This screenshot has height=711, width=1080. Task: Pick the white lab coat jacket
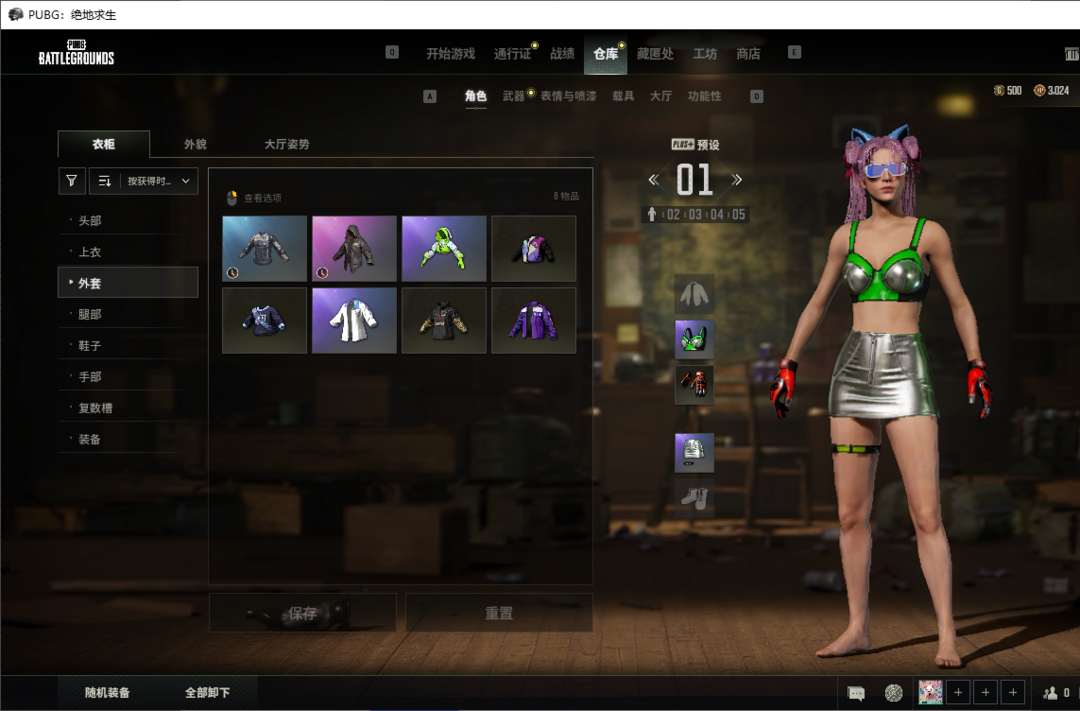click(x=354, y=320)
